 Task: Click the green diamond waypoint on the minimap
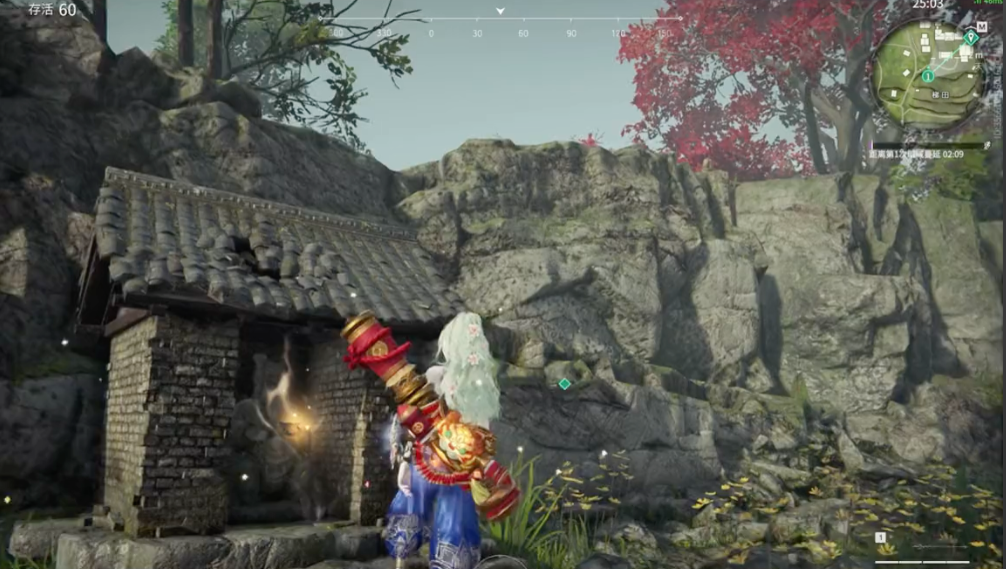(x=970, y=37)
